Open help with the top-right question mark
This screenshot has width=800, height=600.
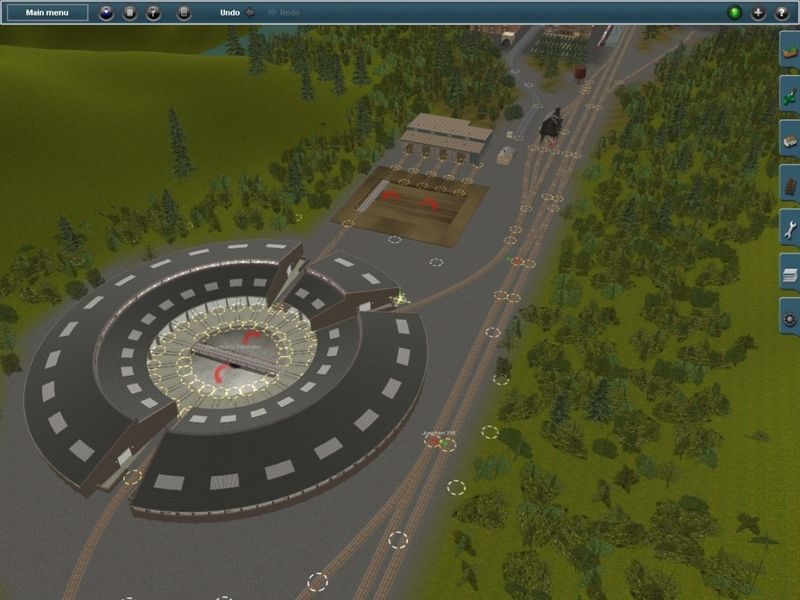[779, 13]
